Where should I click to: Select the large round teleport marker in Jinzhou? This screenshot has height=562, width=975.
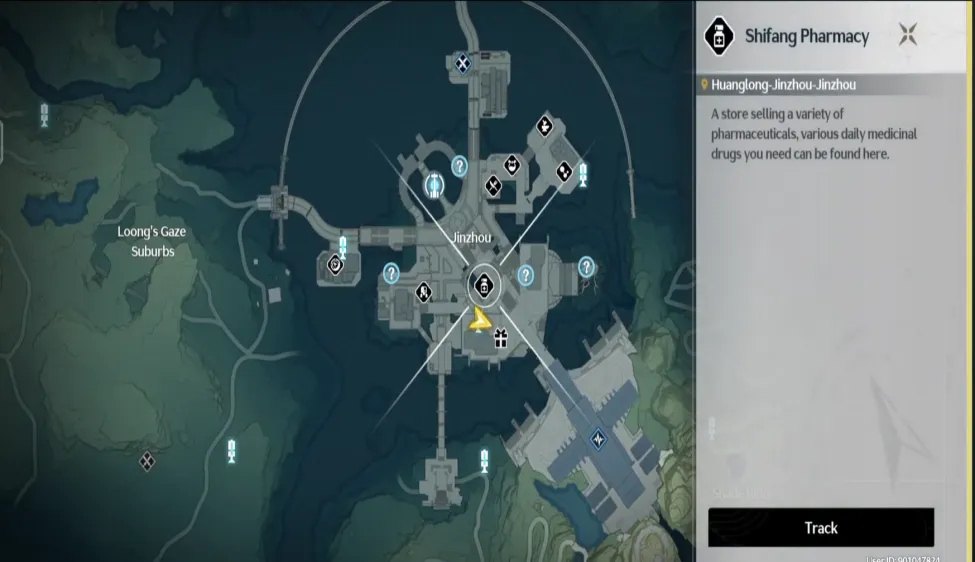435,185
